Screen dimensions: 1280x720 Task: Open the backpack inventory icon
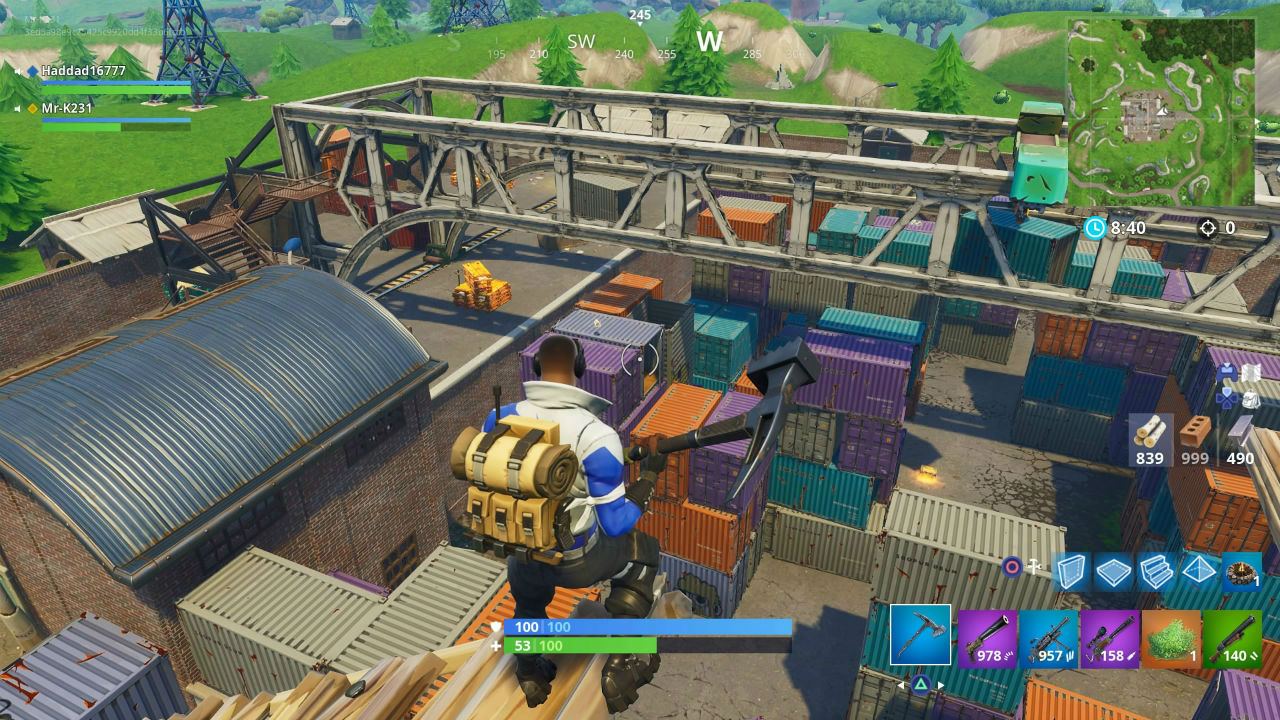(1250, 399)
